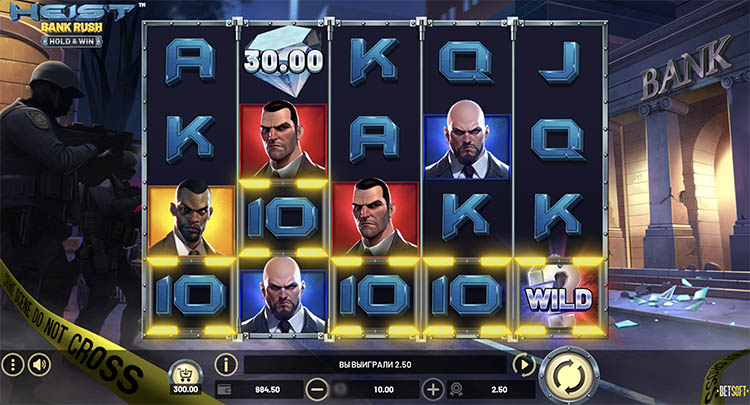750x405 pixels.
Task: Open the info paytable button
Action: [x=226, y=364]
